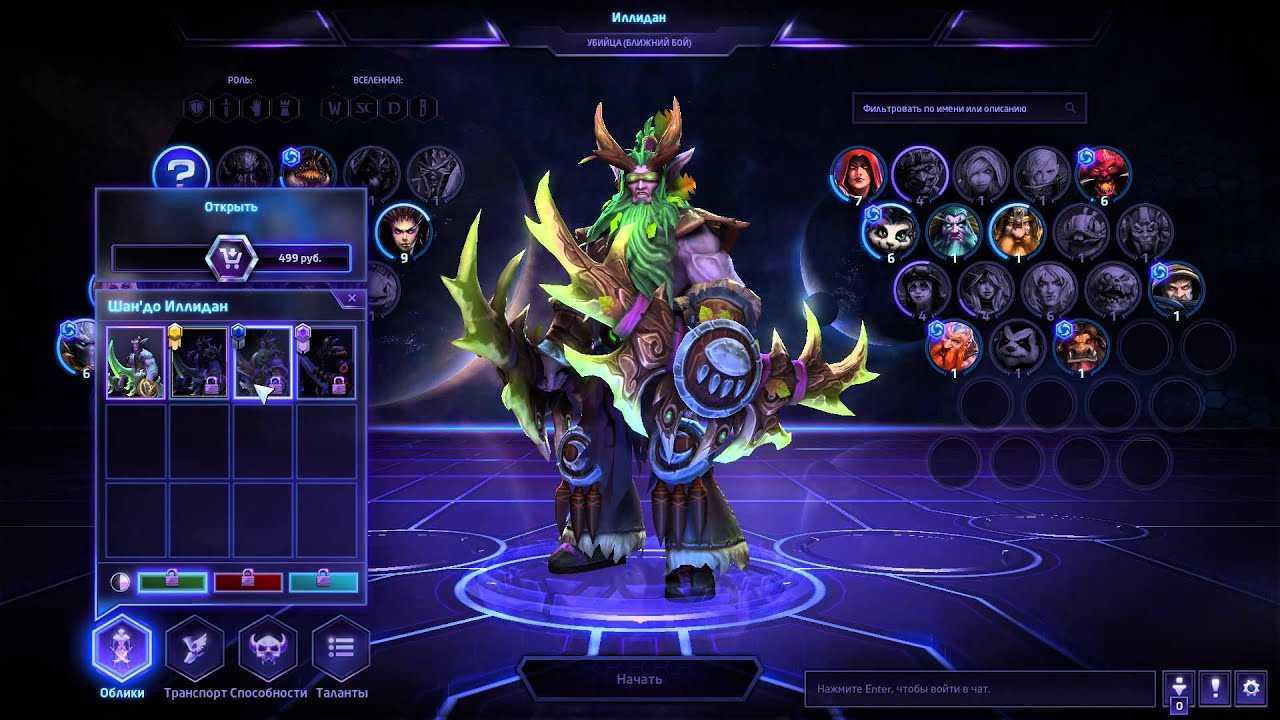The width and height of the screenshot is (1280, 720).
Task: Choose the locked skin with gold badge
Action: tap(199, 363)
